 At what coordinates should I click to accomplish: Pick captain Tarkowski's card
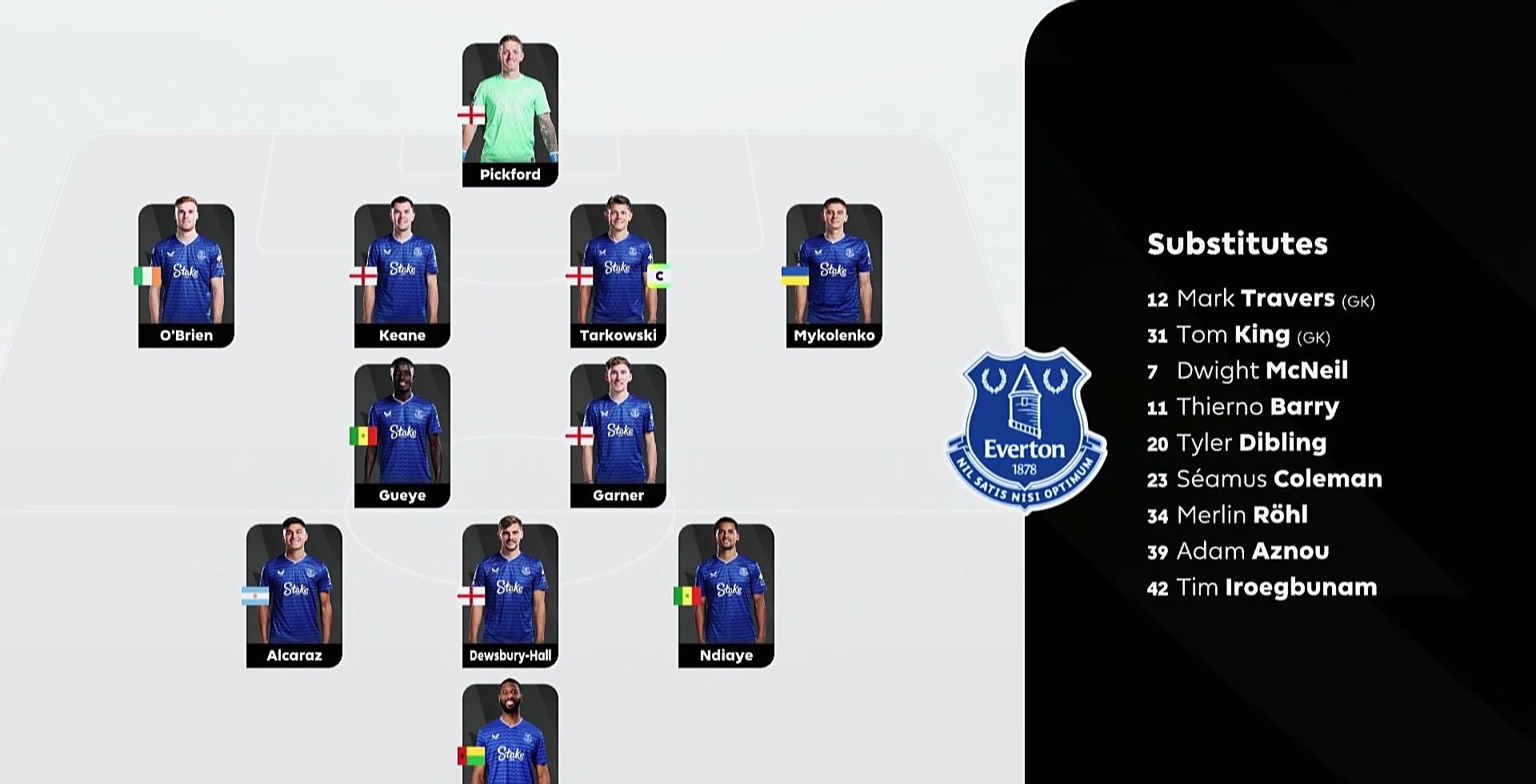click(x=618, y=275)
